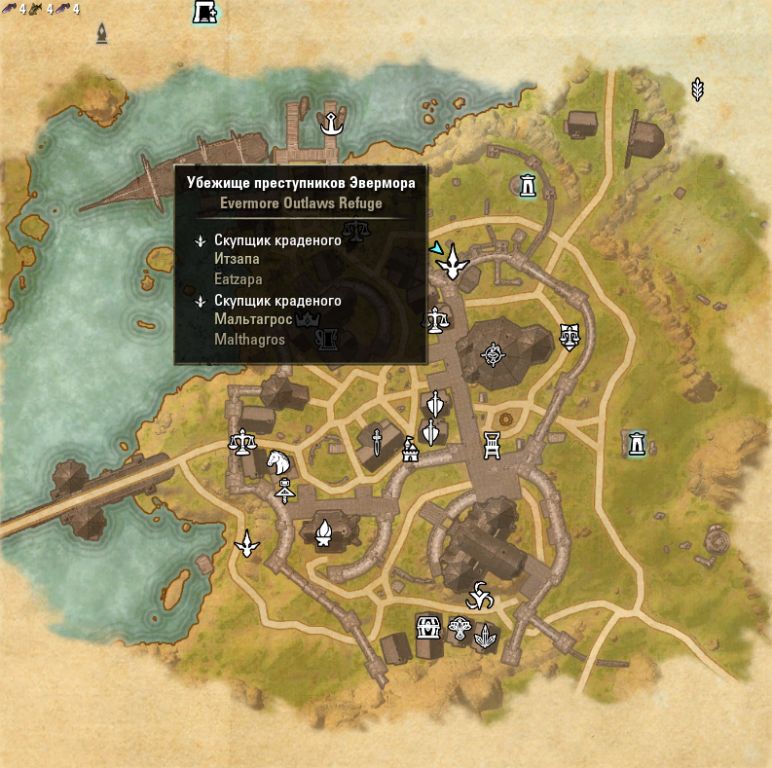Select the crown icon next to Мальтагрос
The width and height of the screenshot is (772, 768).
[308, 319]
